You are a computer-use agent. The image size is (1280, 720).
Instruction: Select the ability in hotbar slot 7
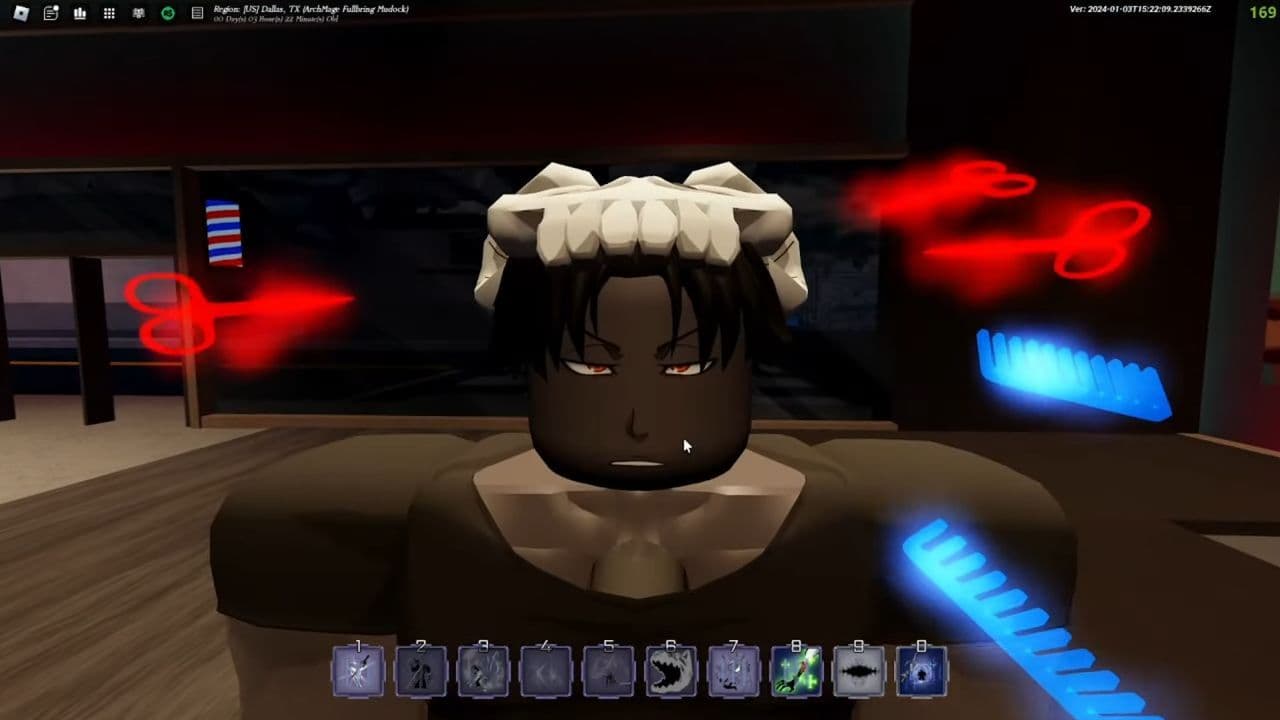(734, 670)
